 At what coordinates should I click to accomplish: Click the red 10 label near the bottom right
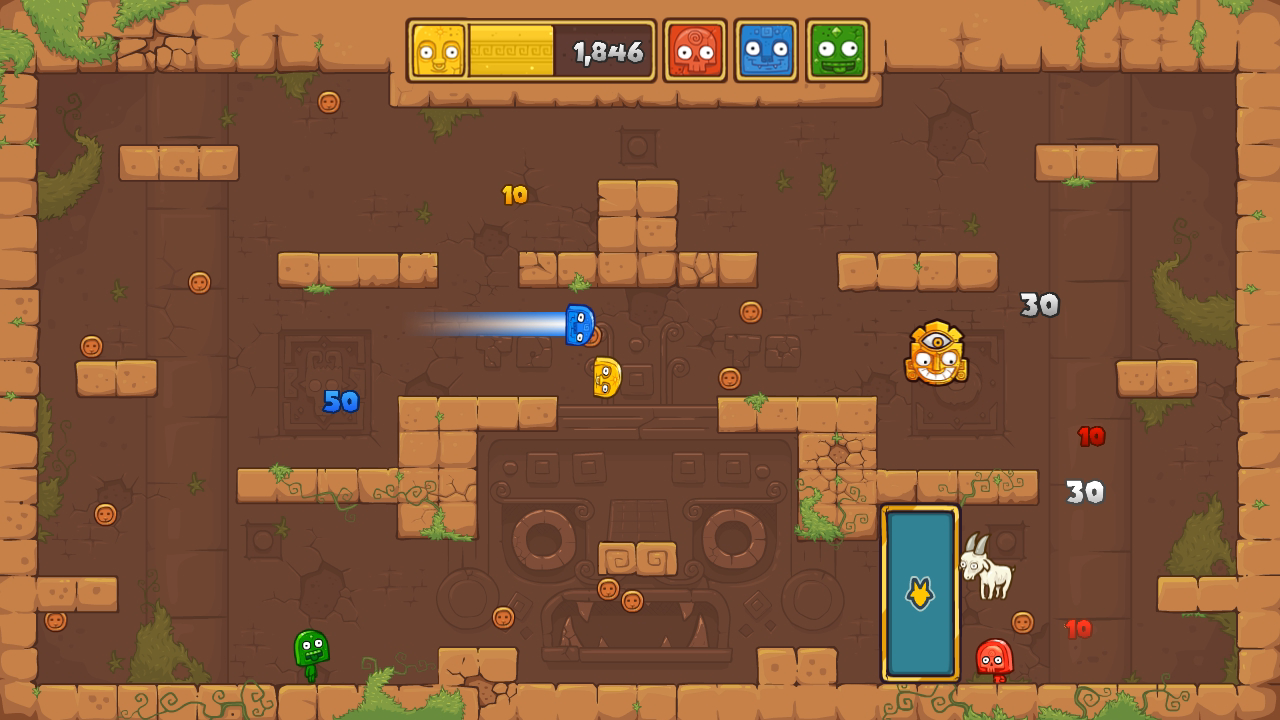(1078, 629)
